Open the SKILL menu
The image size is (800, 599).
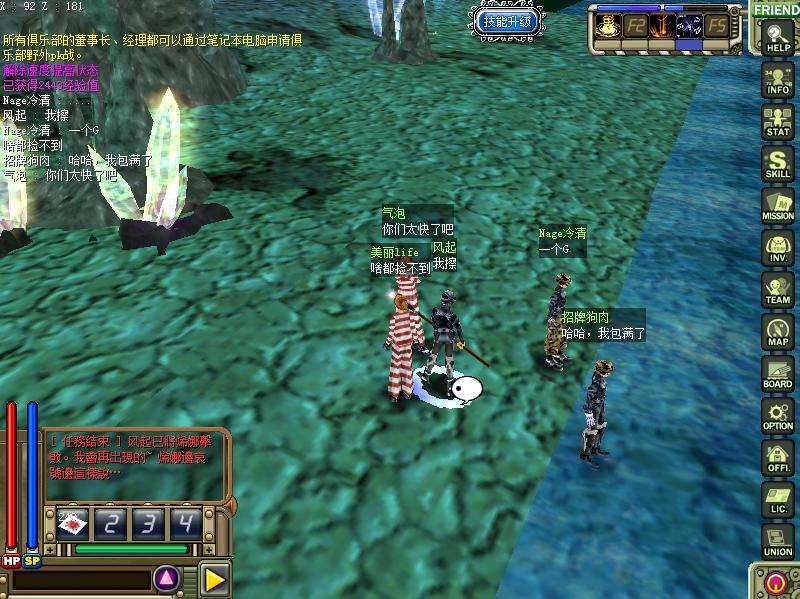coord(778,163)
